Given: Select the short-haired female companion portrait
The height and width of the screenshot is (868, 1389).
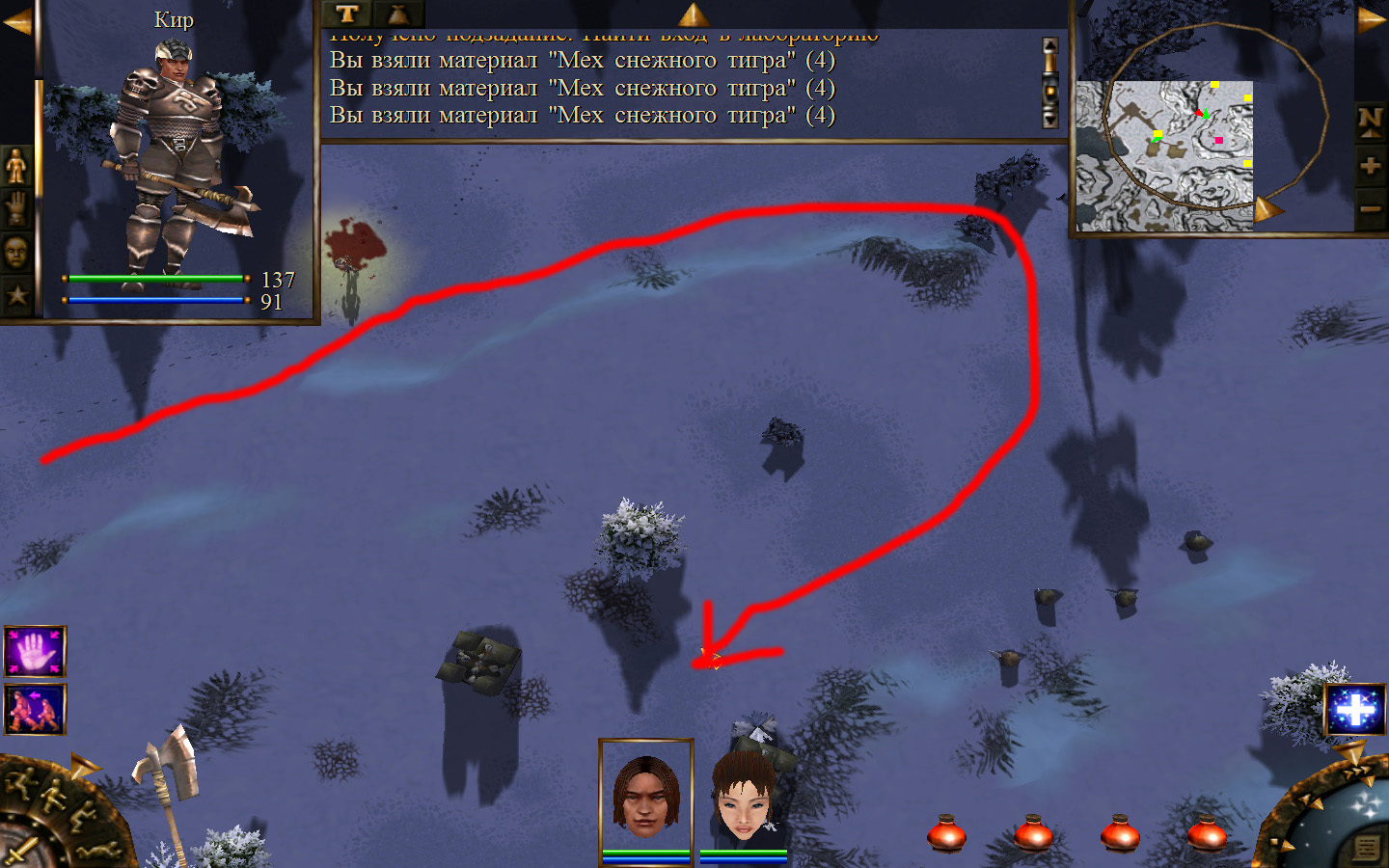Looking at the screenshot, I should 744,797.
